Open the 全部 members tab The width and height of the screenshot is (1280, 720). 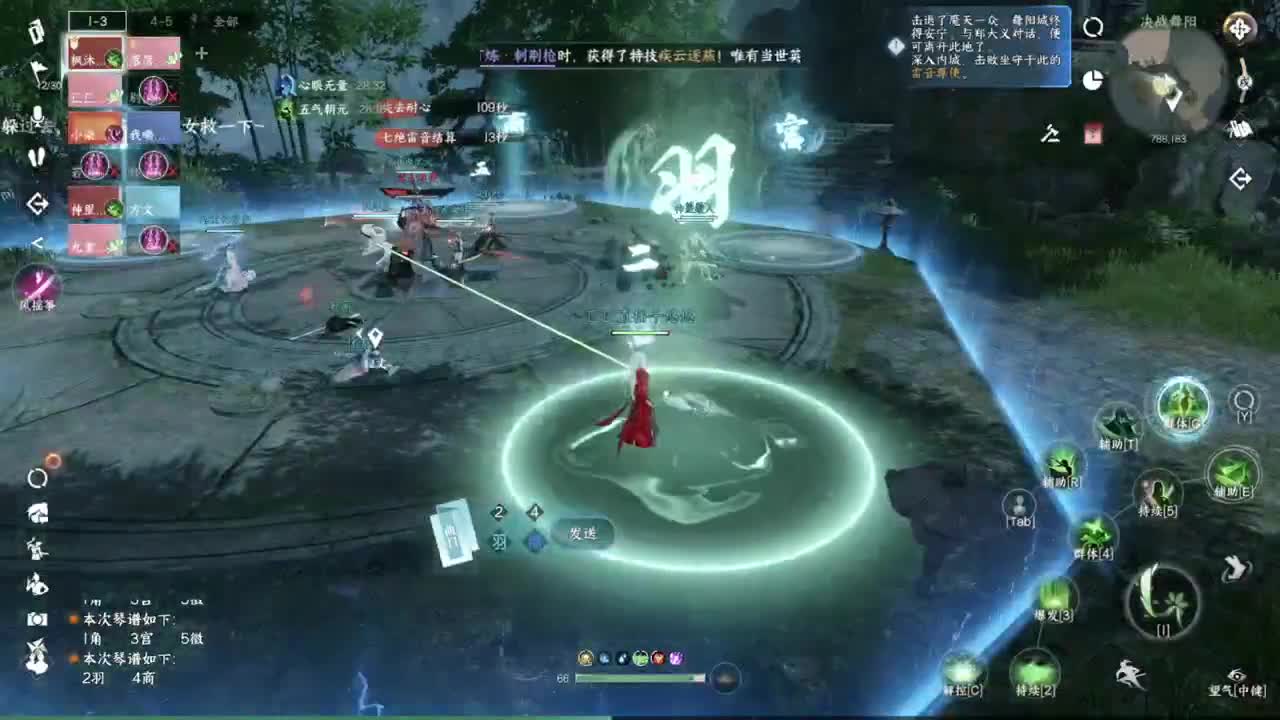point(227,20)
